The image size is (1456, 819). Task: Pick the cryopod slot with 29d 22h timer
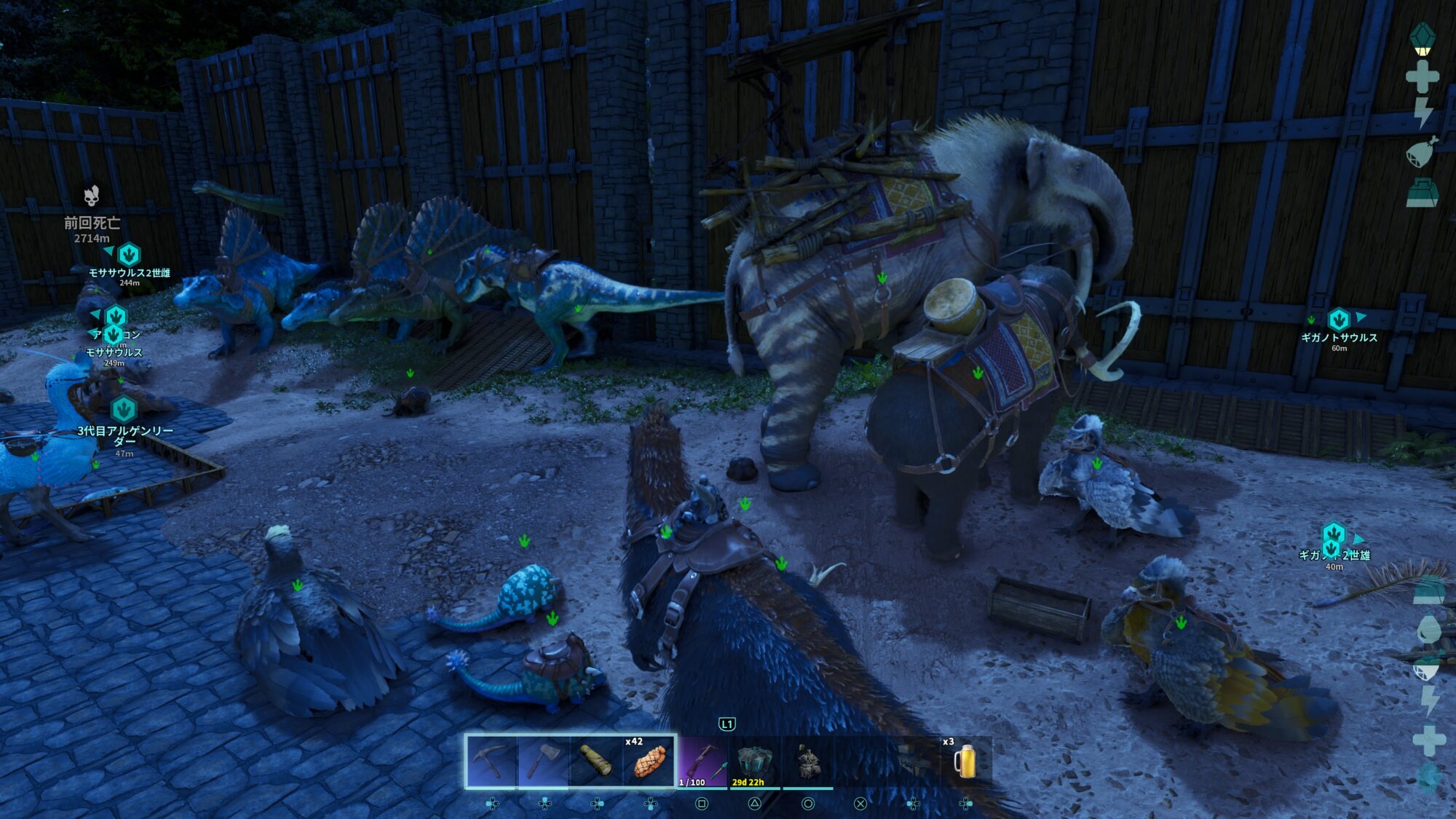[x=754, y=761]
